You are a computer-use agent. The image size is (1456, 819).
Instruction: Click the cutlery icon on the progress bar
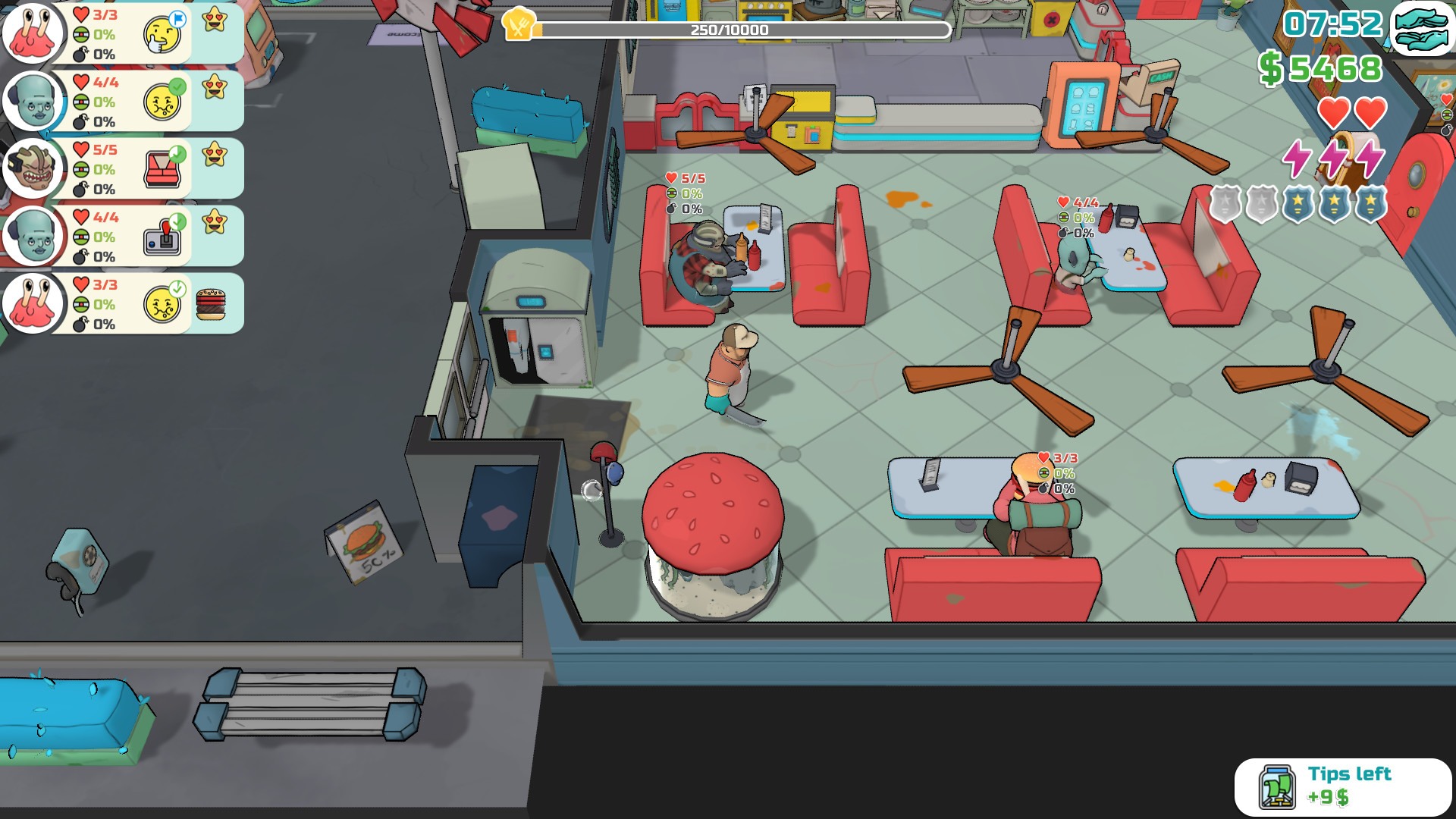[519, 24]
